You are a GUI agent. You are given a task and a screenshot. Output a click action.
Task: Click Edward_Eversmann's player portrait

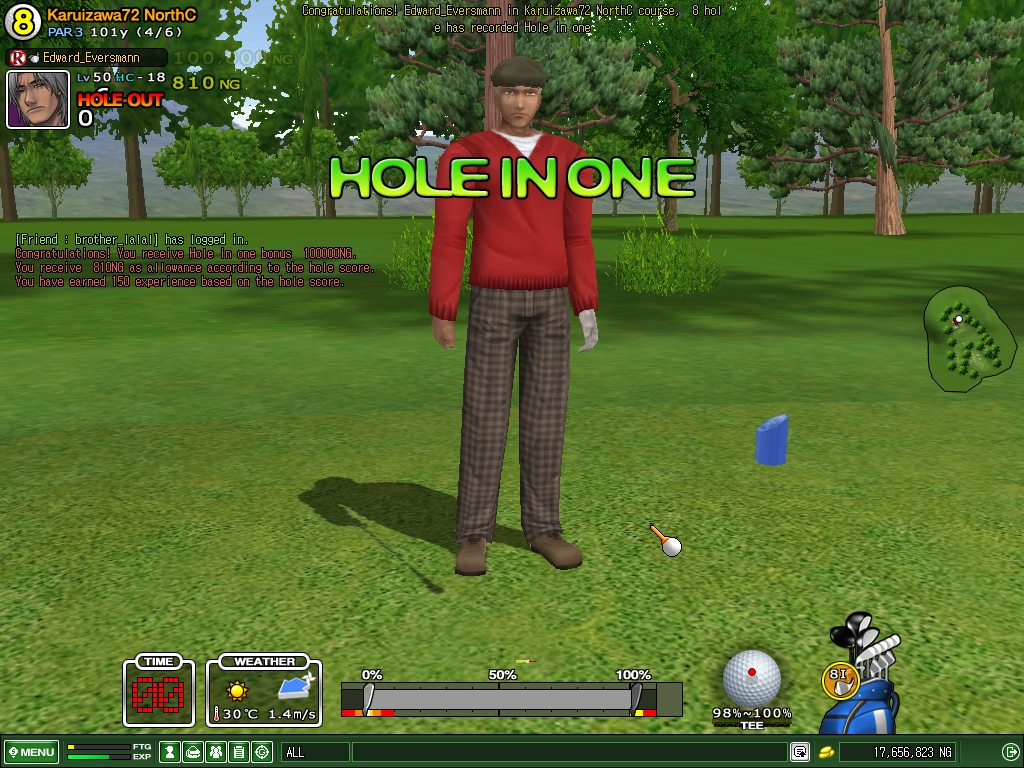coord(38,99)
